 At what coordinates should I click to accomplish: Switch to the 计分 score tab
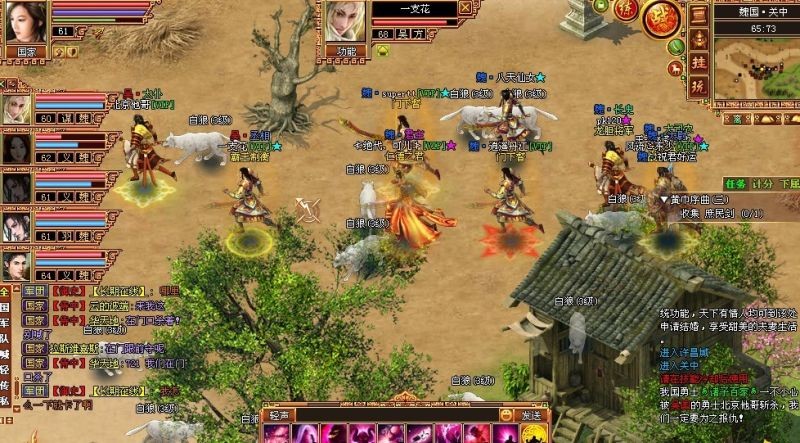click(x=763, y=184)
